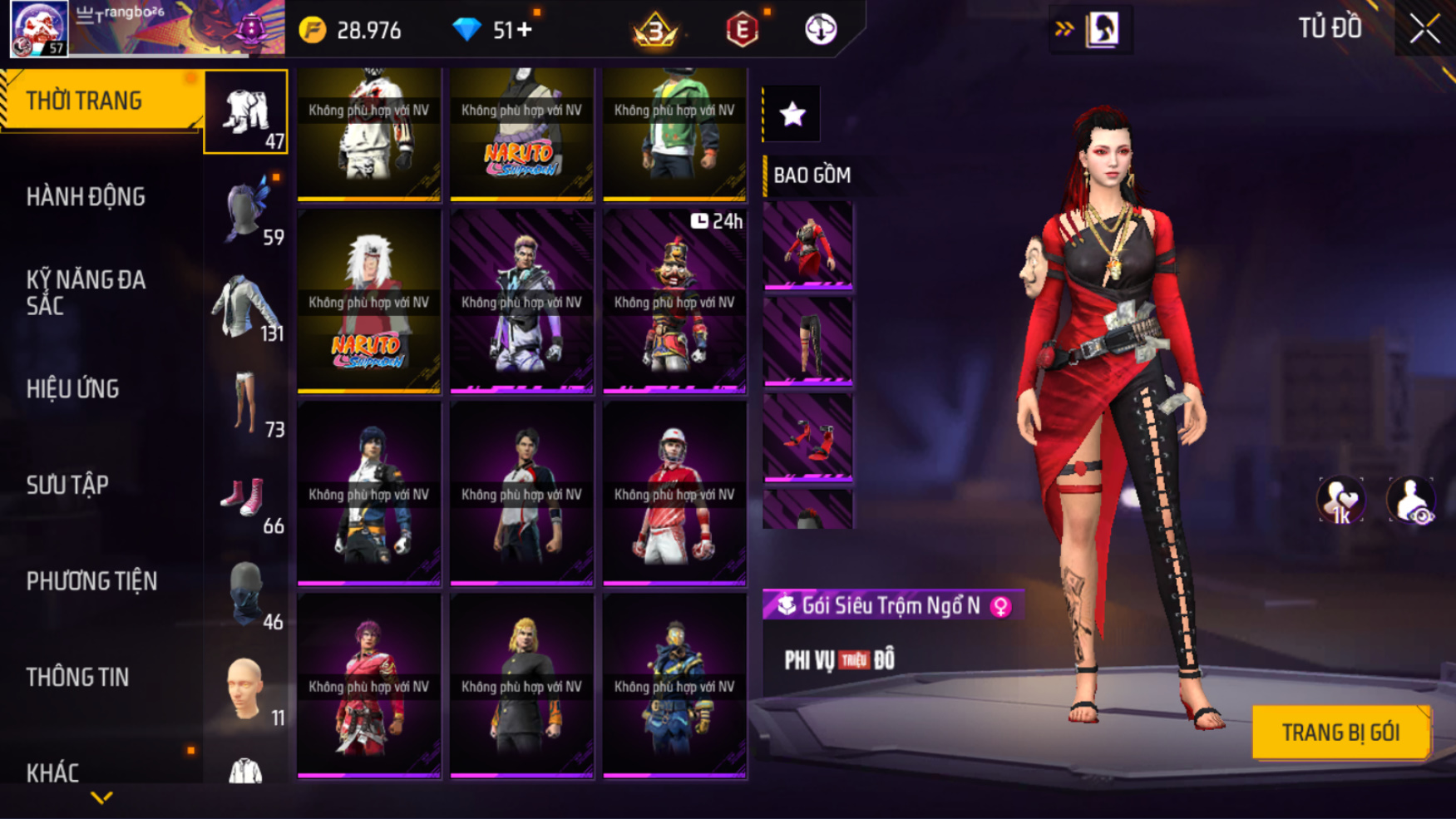The height and width of the screenshot is (819, 1456).
Task: Open the HÀNH ĐỘNG category
Action: 86,197
